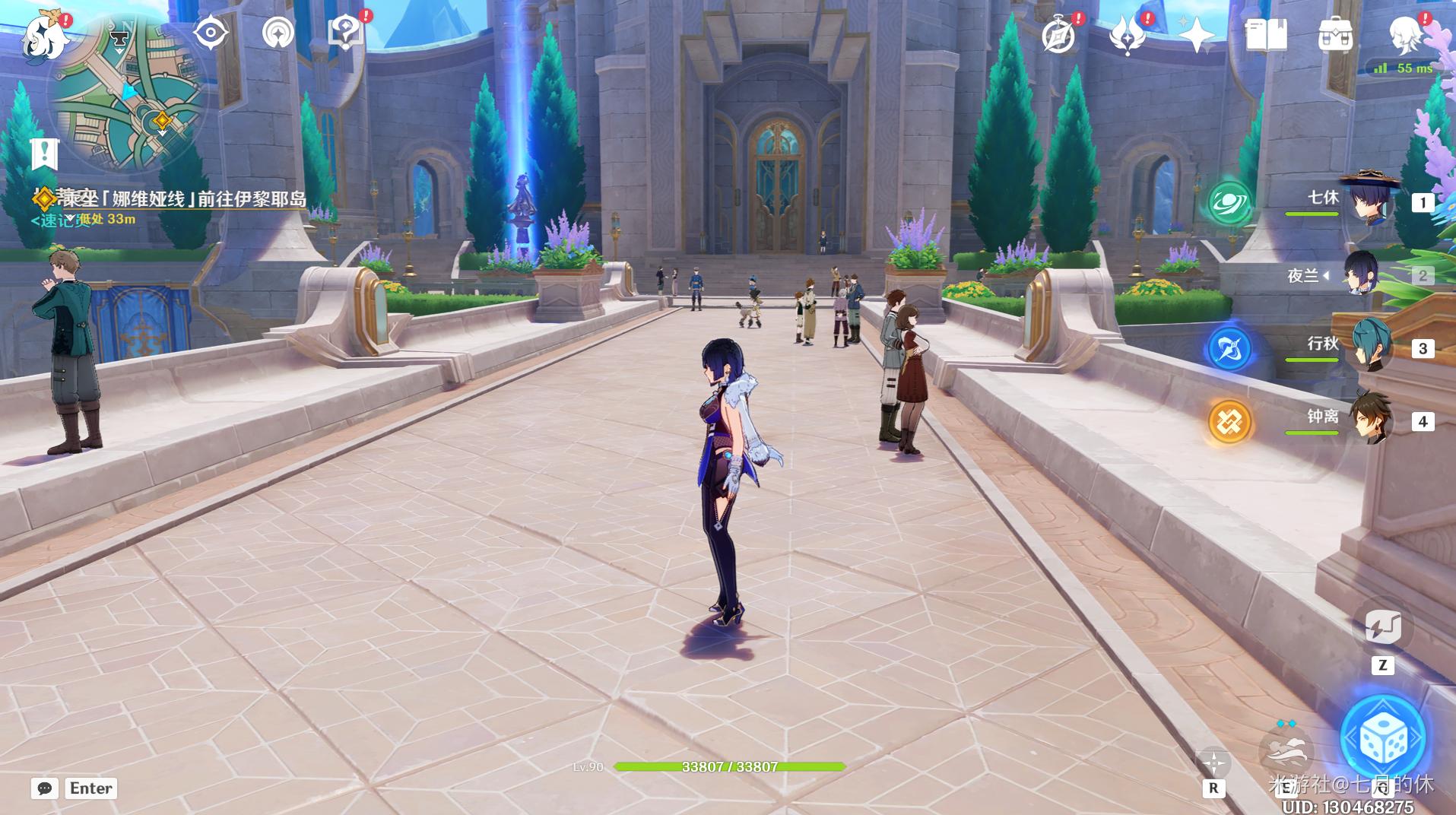
Task: Trigger 七休's green anemo burst icon
Action: click(x=1229, y=204)
